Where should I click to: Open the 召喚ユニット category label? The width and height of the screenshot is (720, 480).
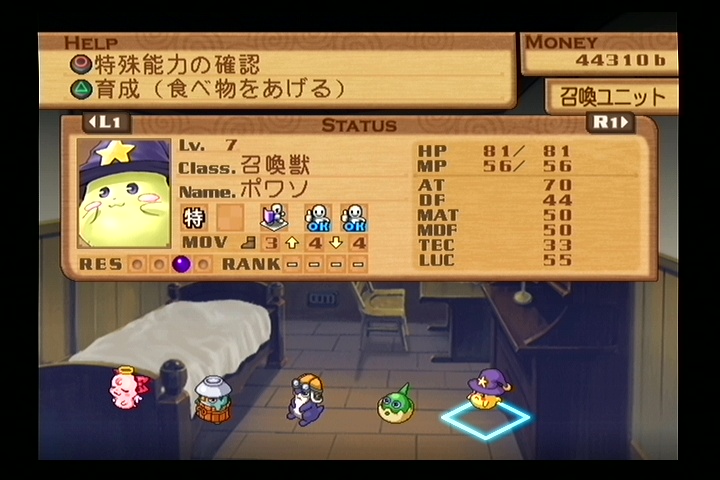(x=612, y=98)
